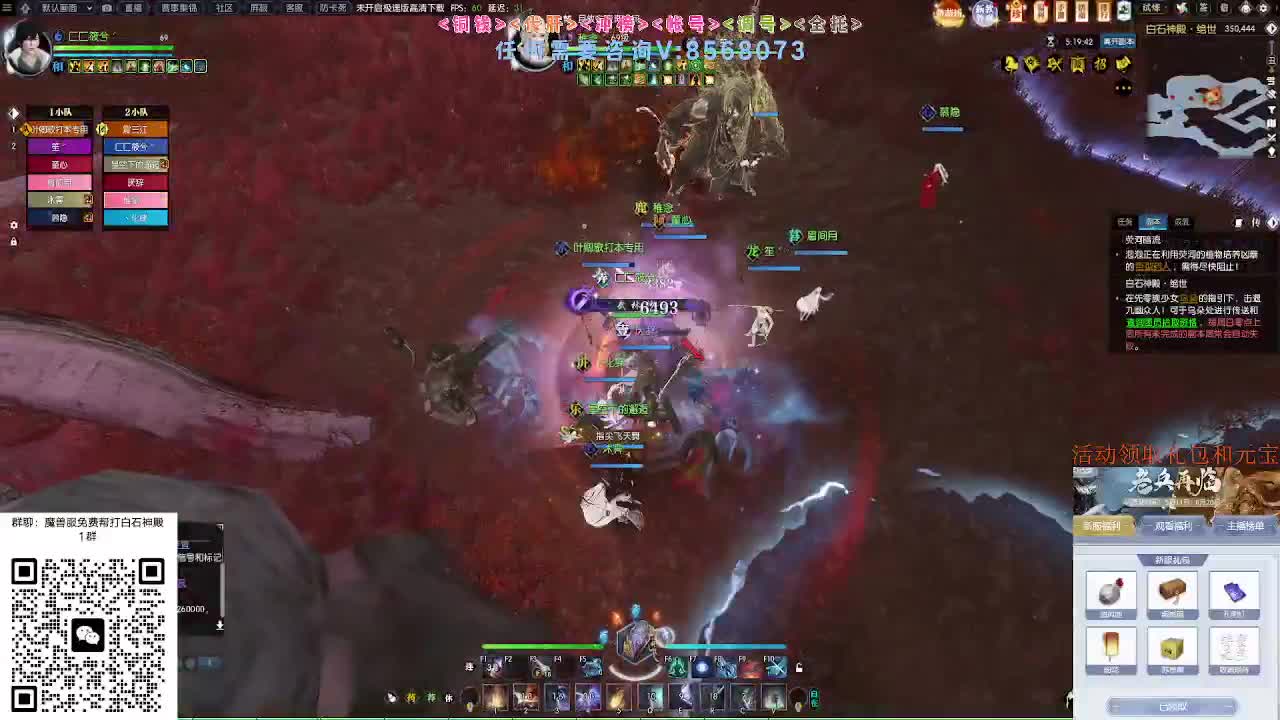Select the F5 skill icon on the skill bar
The height and width of the screenshot is (720, 1280).
pos(589,668)
